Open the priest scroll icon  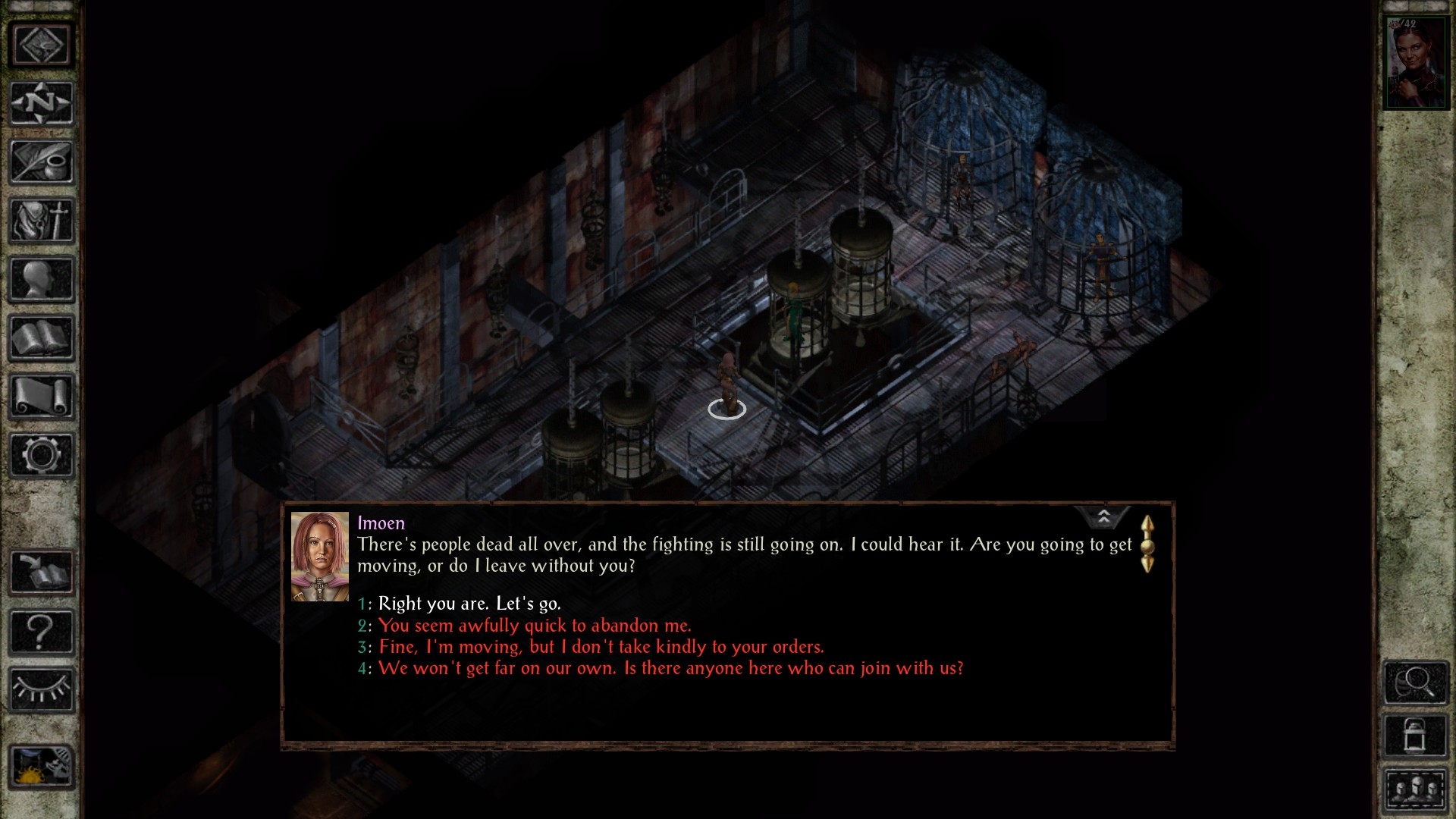point(42,397)
